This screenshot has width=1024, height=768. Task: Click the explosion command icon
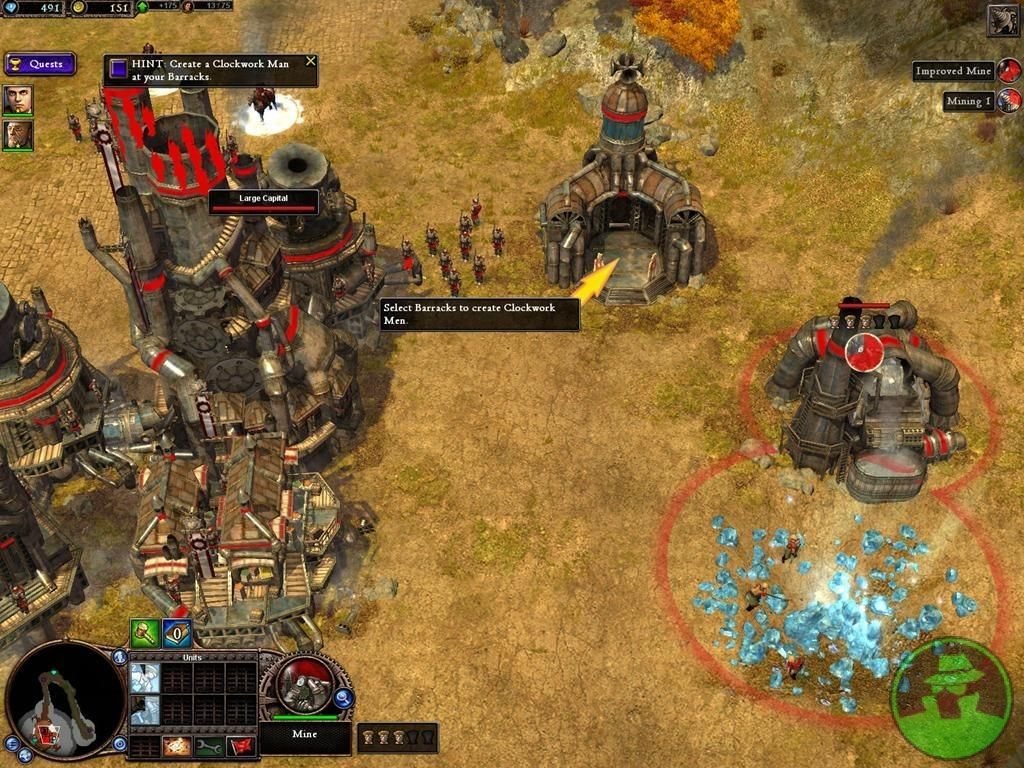(x=177, y=746)
